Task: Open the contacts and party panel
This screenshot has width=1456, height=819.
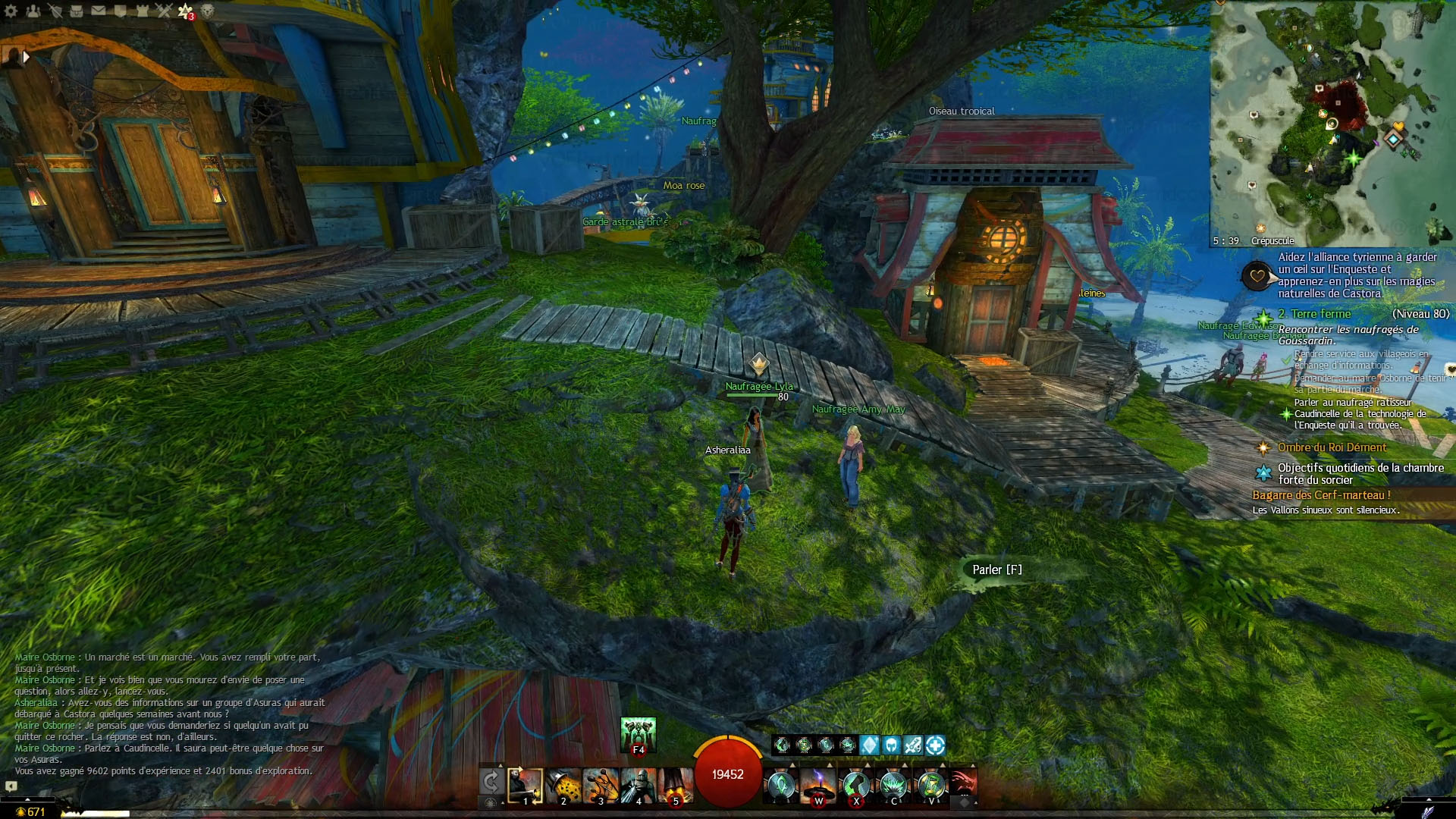Action: pyautogui.click(x=33, y=11)
